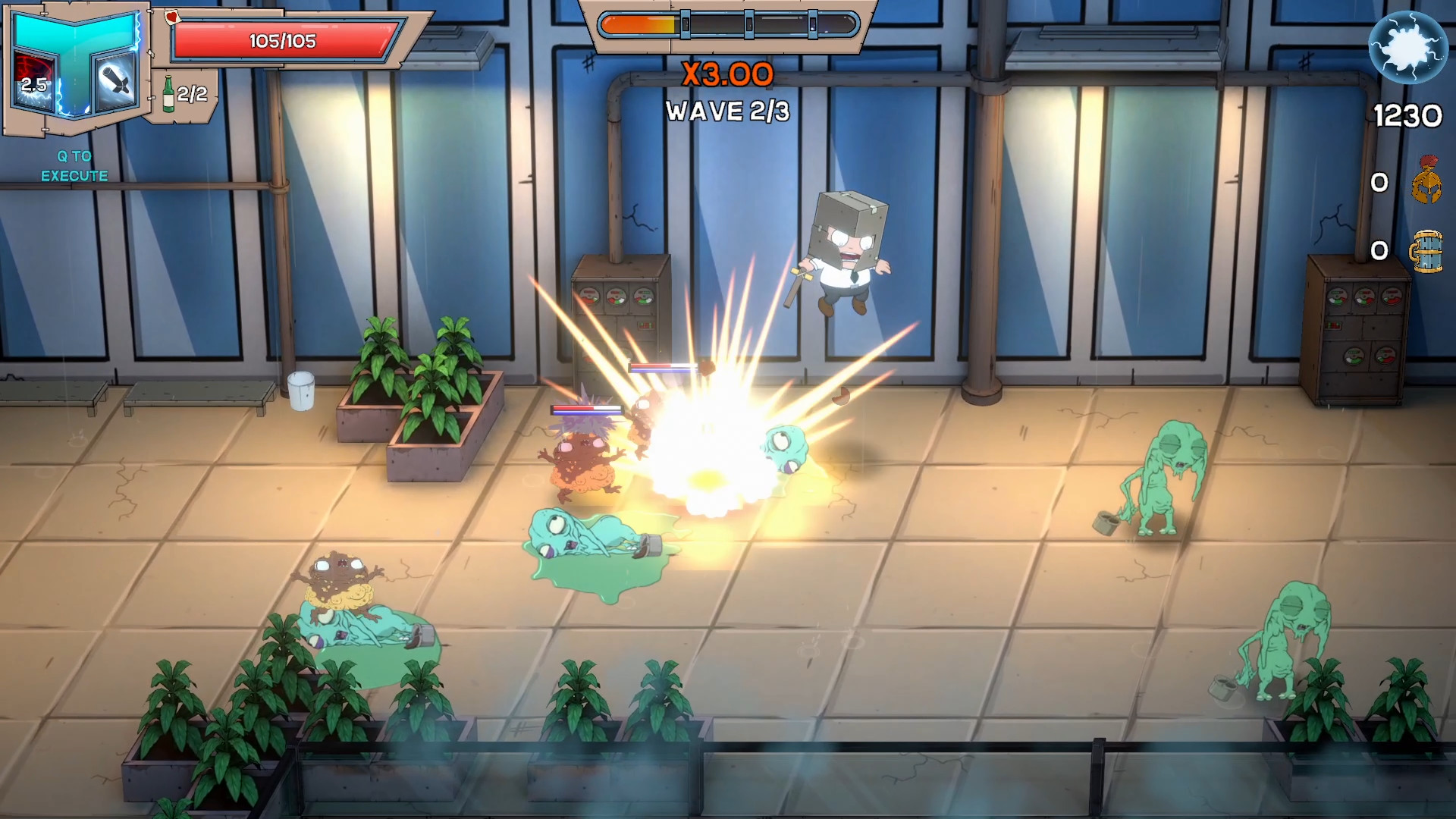Image resolution: width=1456 pixels, height=819 pixels.
Task: Click the boxhead player character
Action: pyautogui.click(x=844, y=250)
